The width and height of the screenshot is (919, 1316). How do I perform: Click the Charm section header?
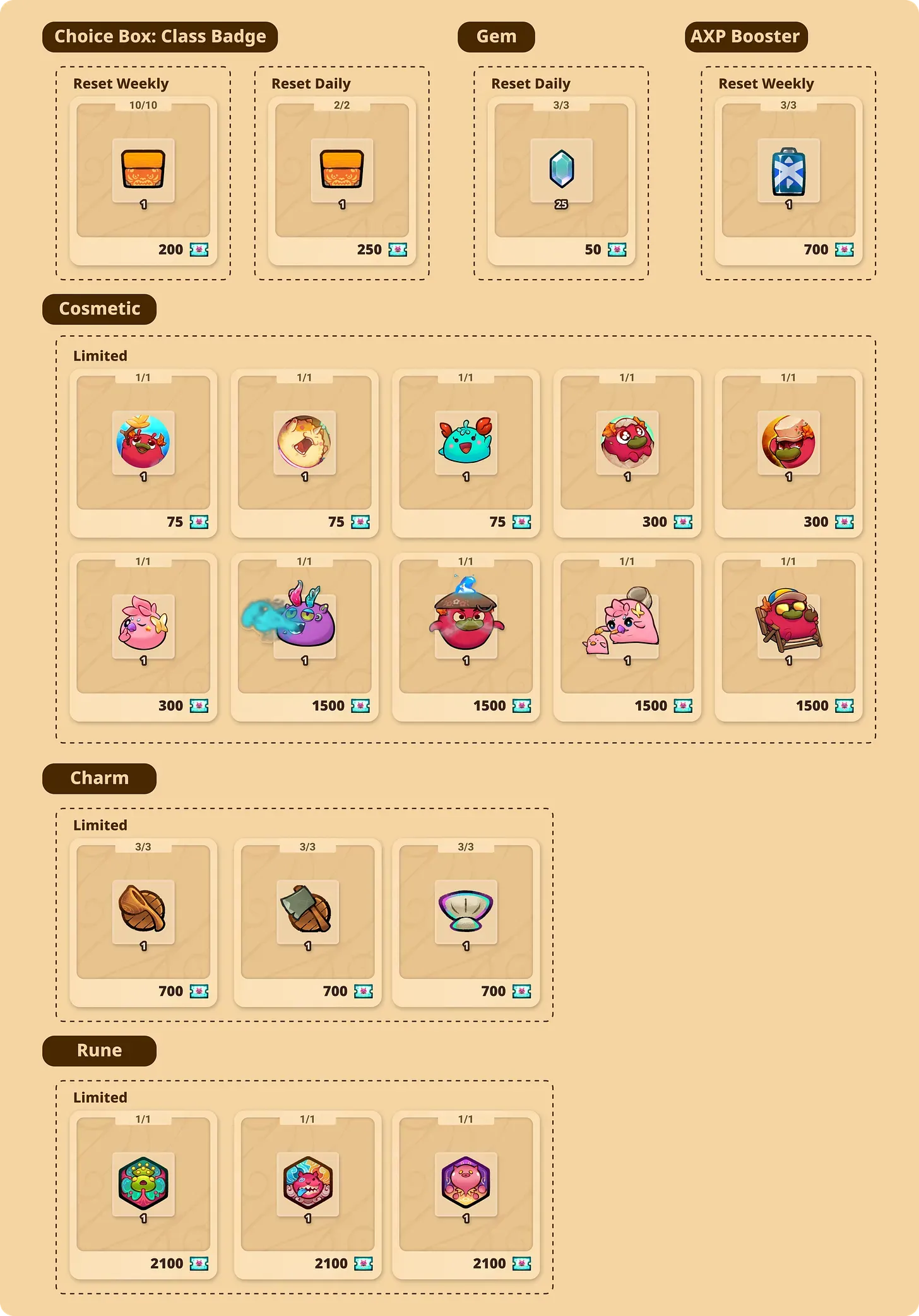coord(99,778)
